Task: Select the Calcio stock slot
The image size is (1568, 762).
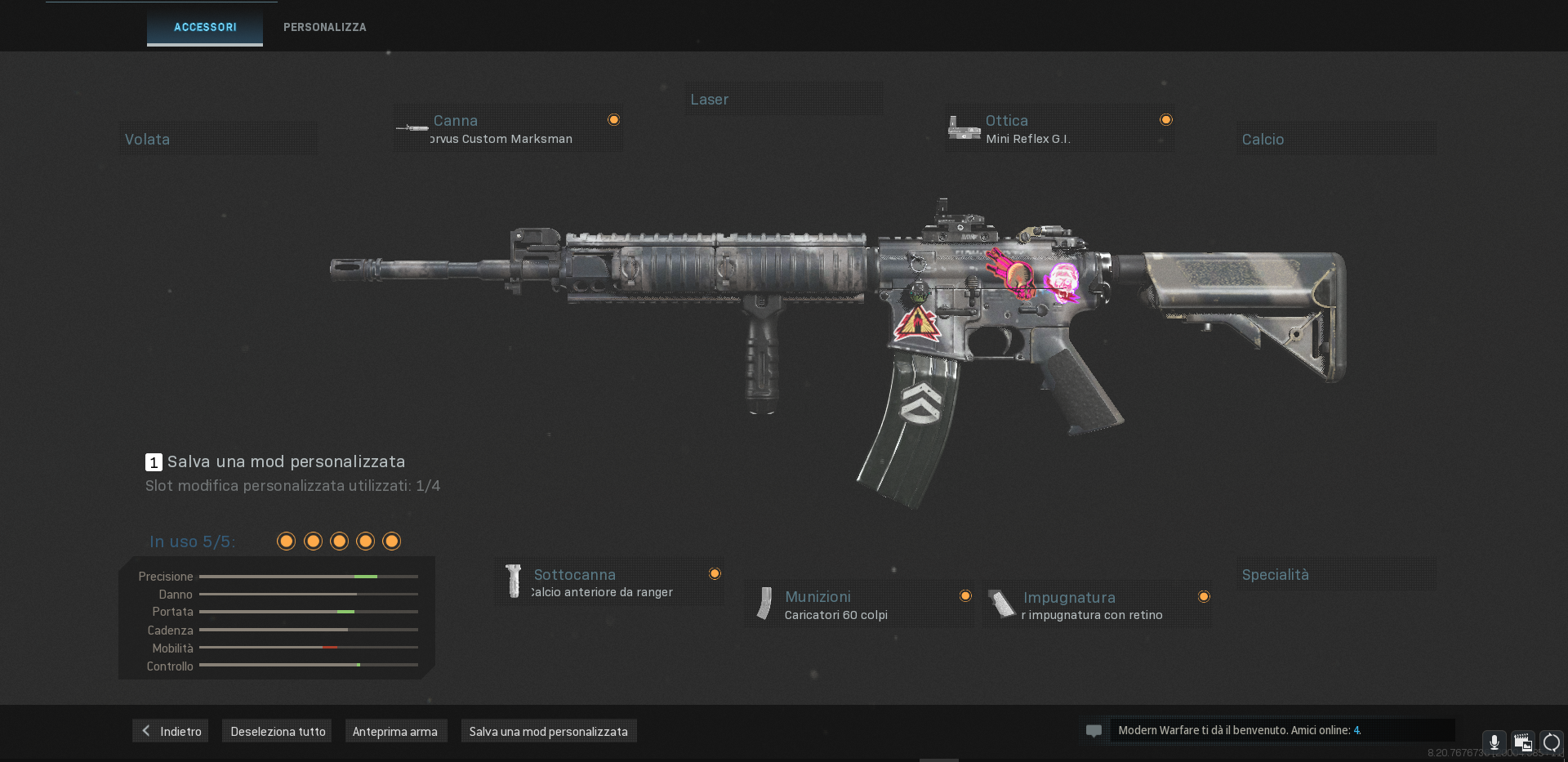Action: pos(1335,139)
